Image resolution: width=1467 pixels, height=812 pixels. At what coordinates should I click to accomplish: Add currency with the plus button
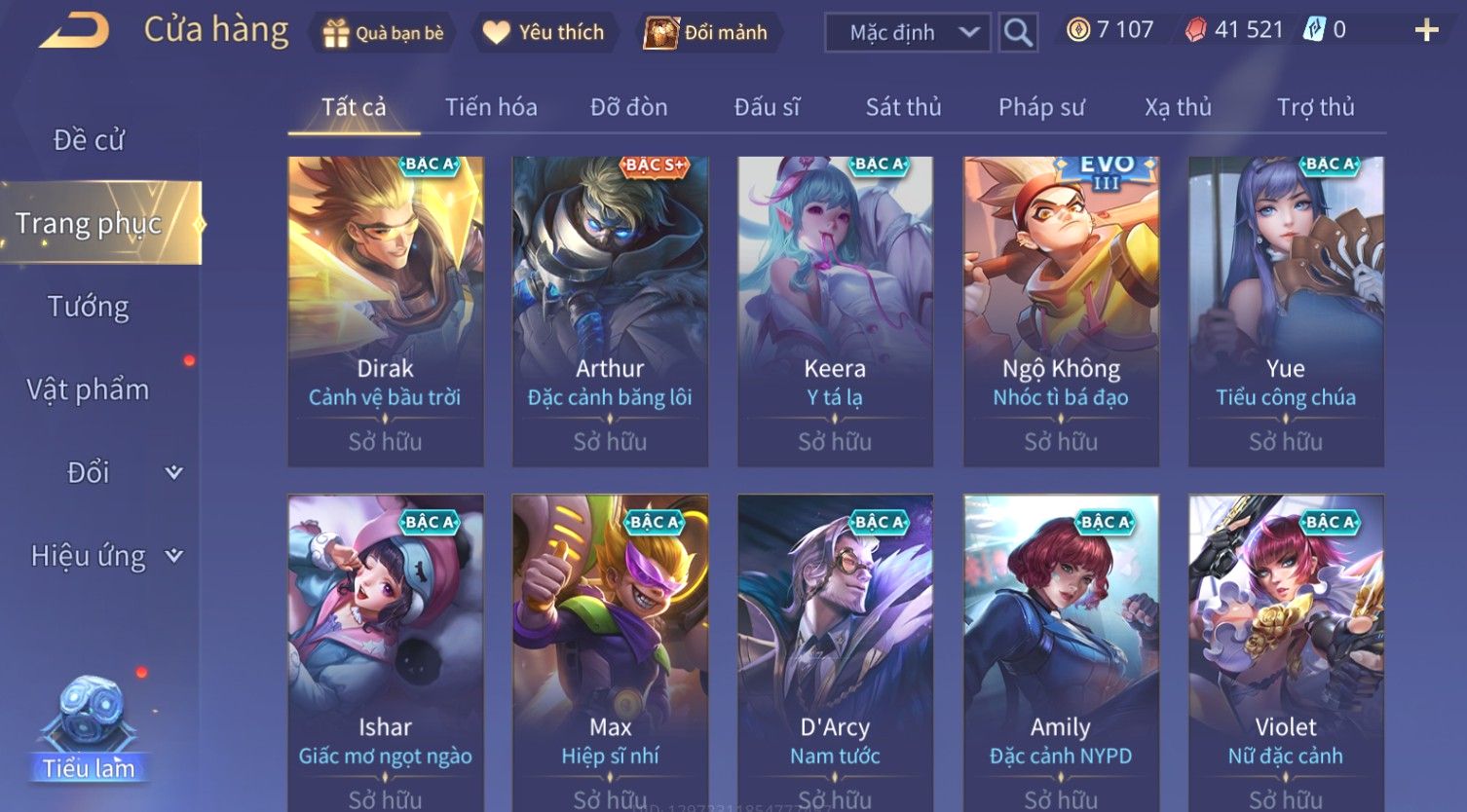pyautogui.click(x=1426, y=31)
